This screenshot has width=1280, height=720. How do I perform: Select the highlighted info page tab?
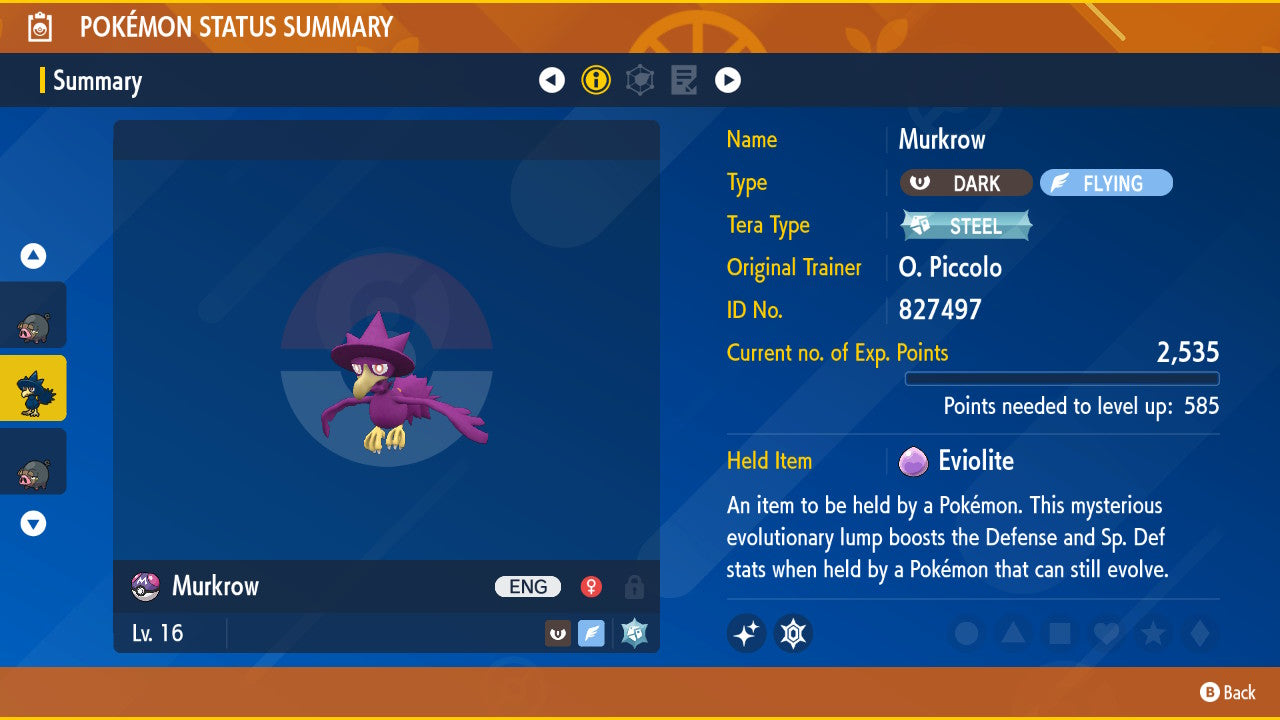596,80
